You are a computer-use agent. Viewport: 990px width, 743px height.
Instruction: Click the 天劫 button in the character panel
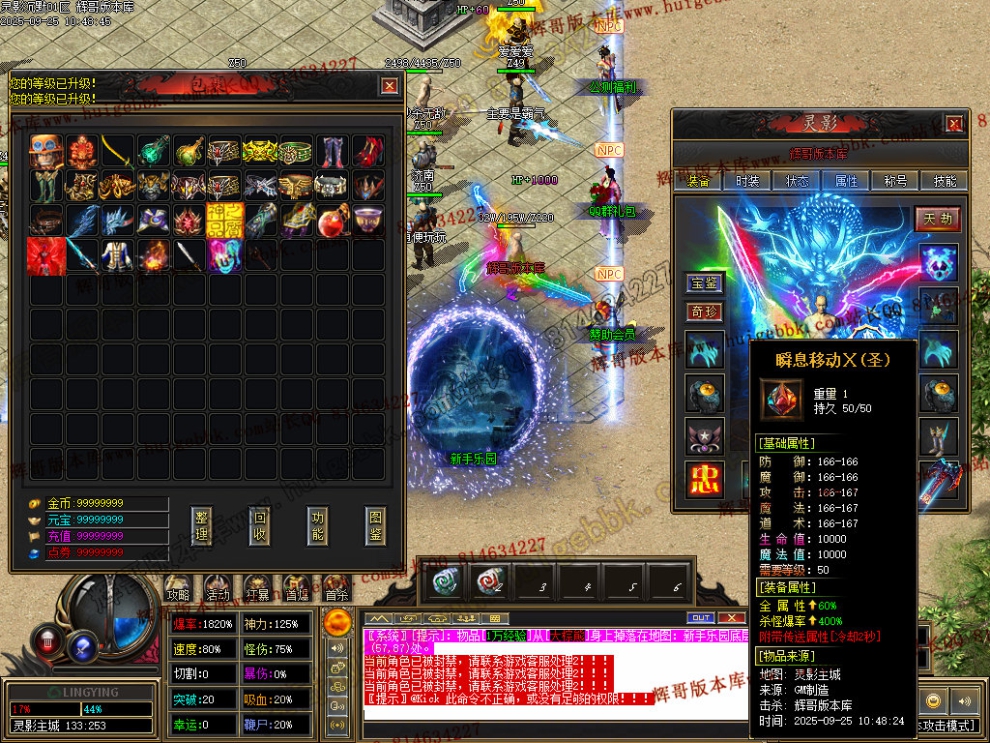coord(937,218)
